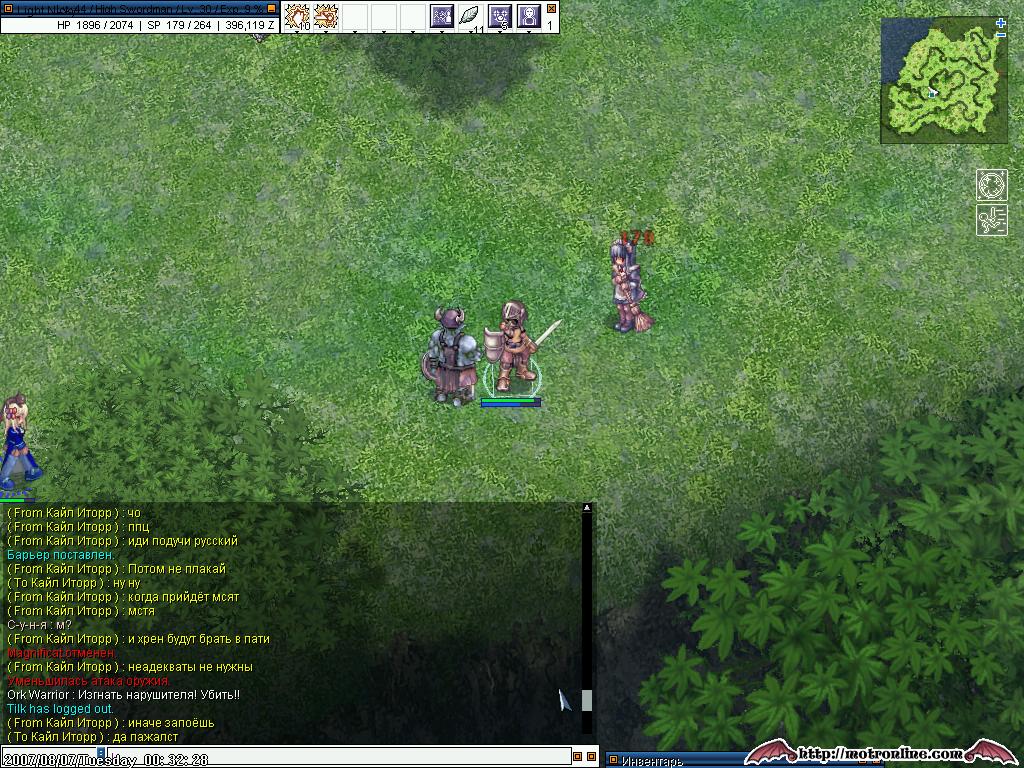Viewport: 1024px width, 768px height.
Task: Zoom out the minimap with minus button
Action: click(x=1001, y=36)
